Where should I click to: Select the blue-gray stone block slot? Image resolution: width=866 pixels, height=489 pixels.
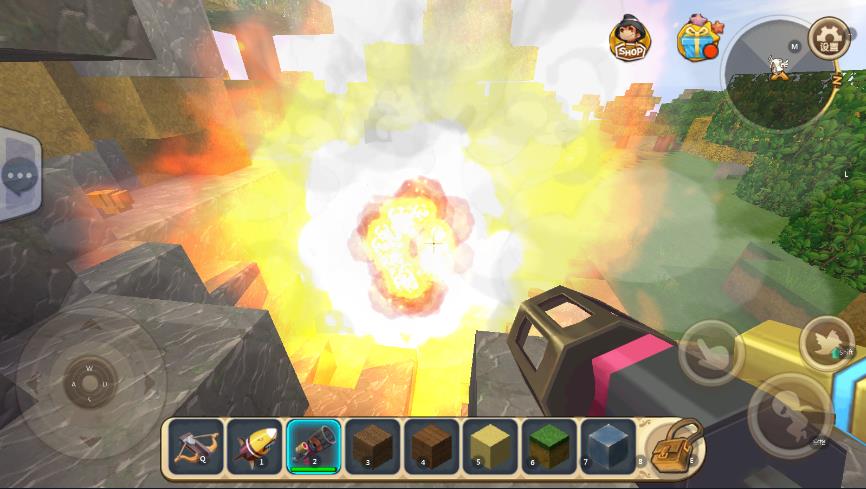coord(607,444)
